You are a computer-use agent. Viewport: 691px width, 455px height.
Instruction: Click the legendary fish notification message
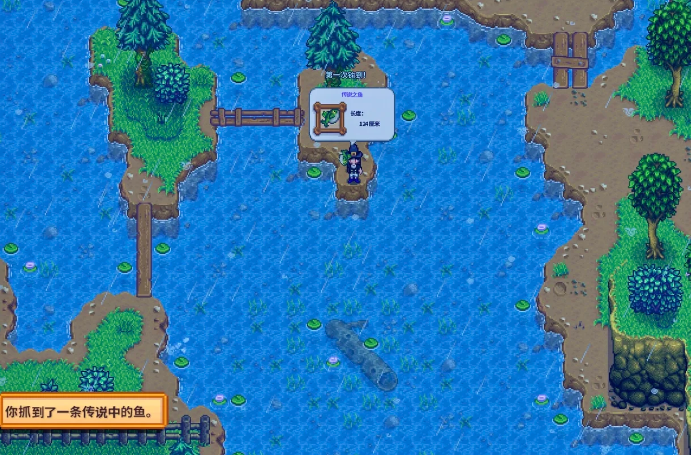click(x=84, y=411)
